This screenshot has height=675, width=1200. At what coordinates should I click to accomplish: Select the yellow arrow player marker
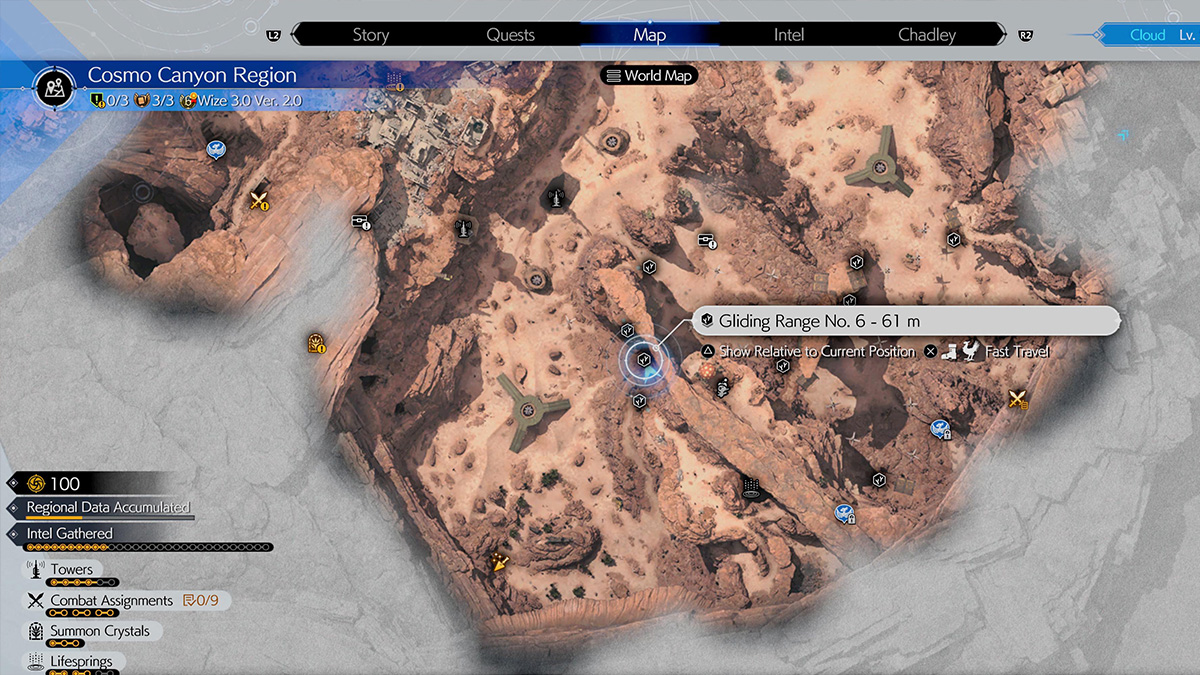(498, 563)
